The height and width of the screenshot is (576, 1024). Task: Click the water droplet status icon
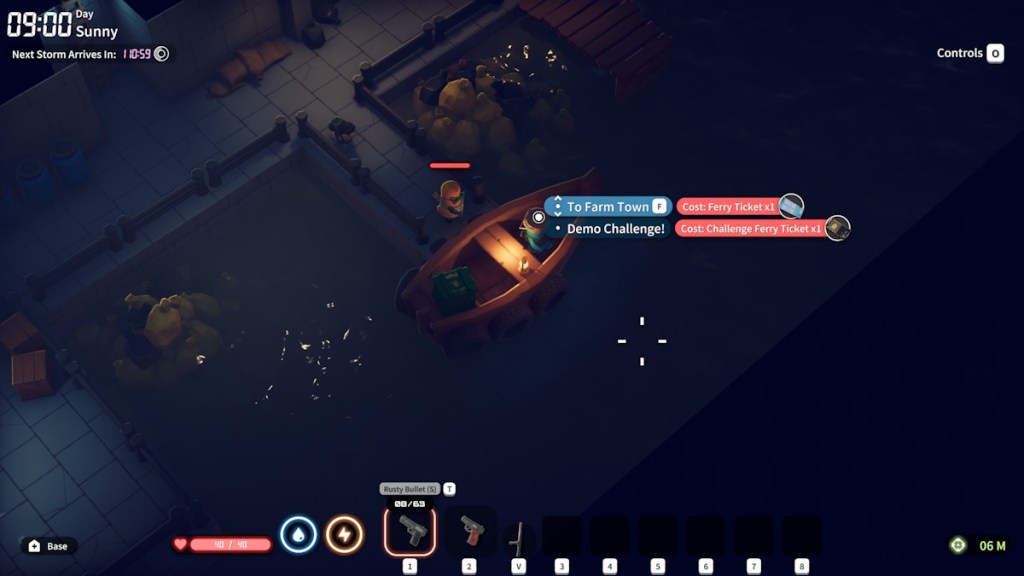pyautogui.click(x=298, y=535)
